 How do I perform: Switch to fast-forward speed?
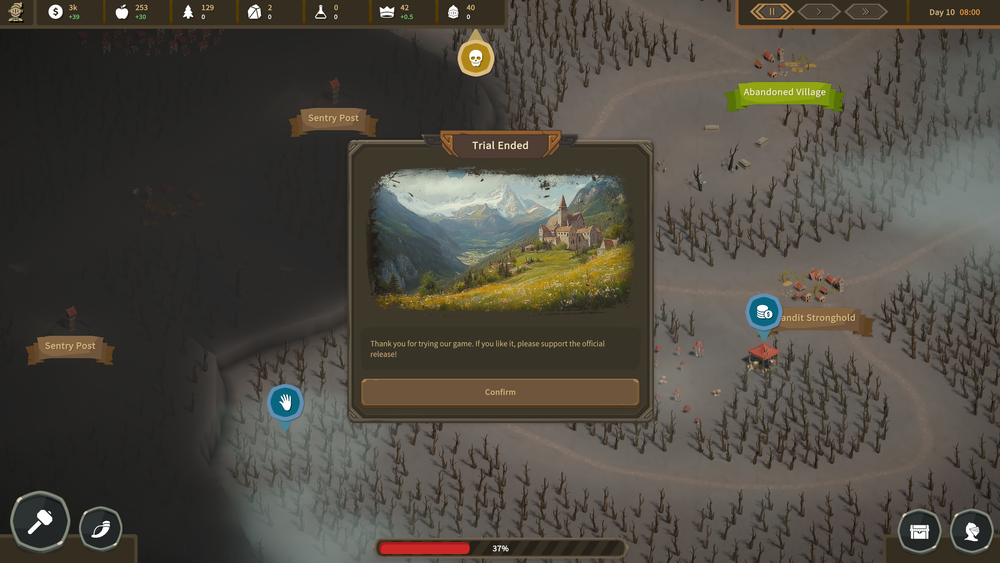point(866,12)
